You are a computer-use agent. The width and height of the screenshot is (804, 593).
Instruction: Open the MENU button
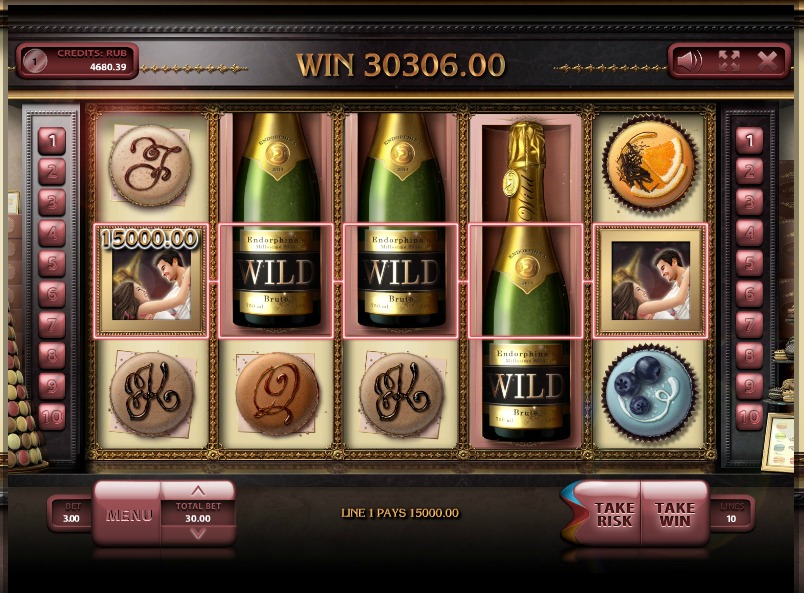[x=128, y=516]
